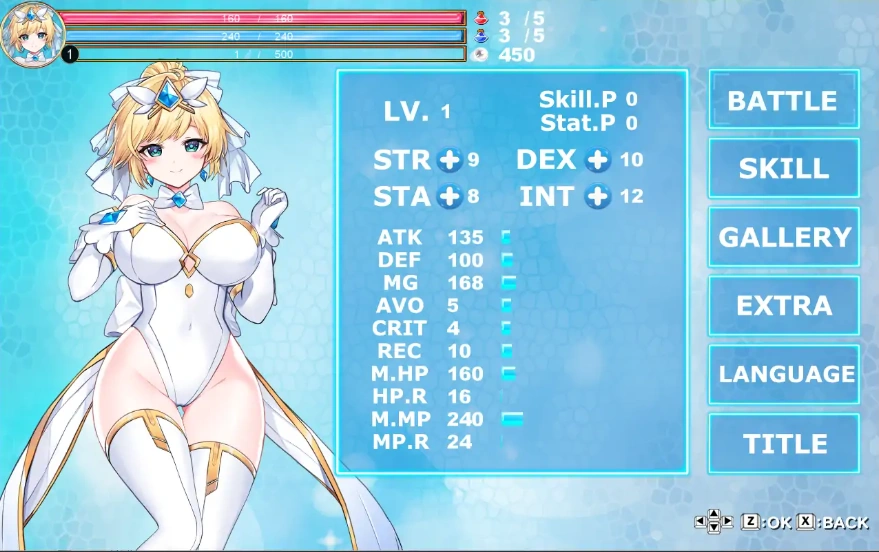Image resolution: width=879 pixels, height=552 pixels.
Task: Open the BATTLE menu
Action: click(x=783, y=100)
